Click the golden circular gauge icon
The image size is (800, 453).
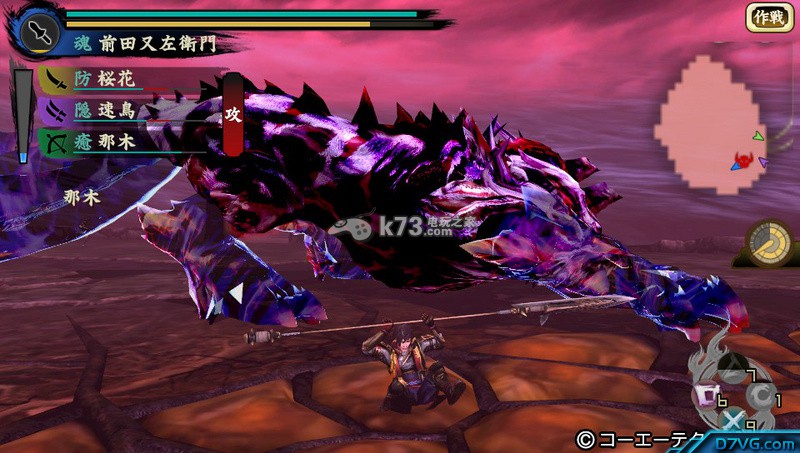770,243
